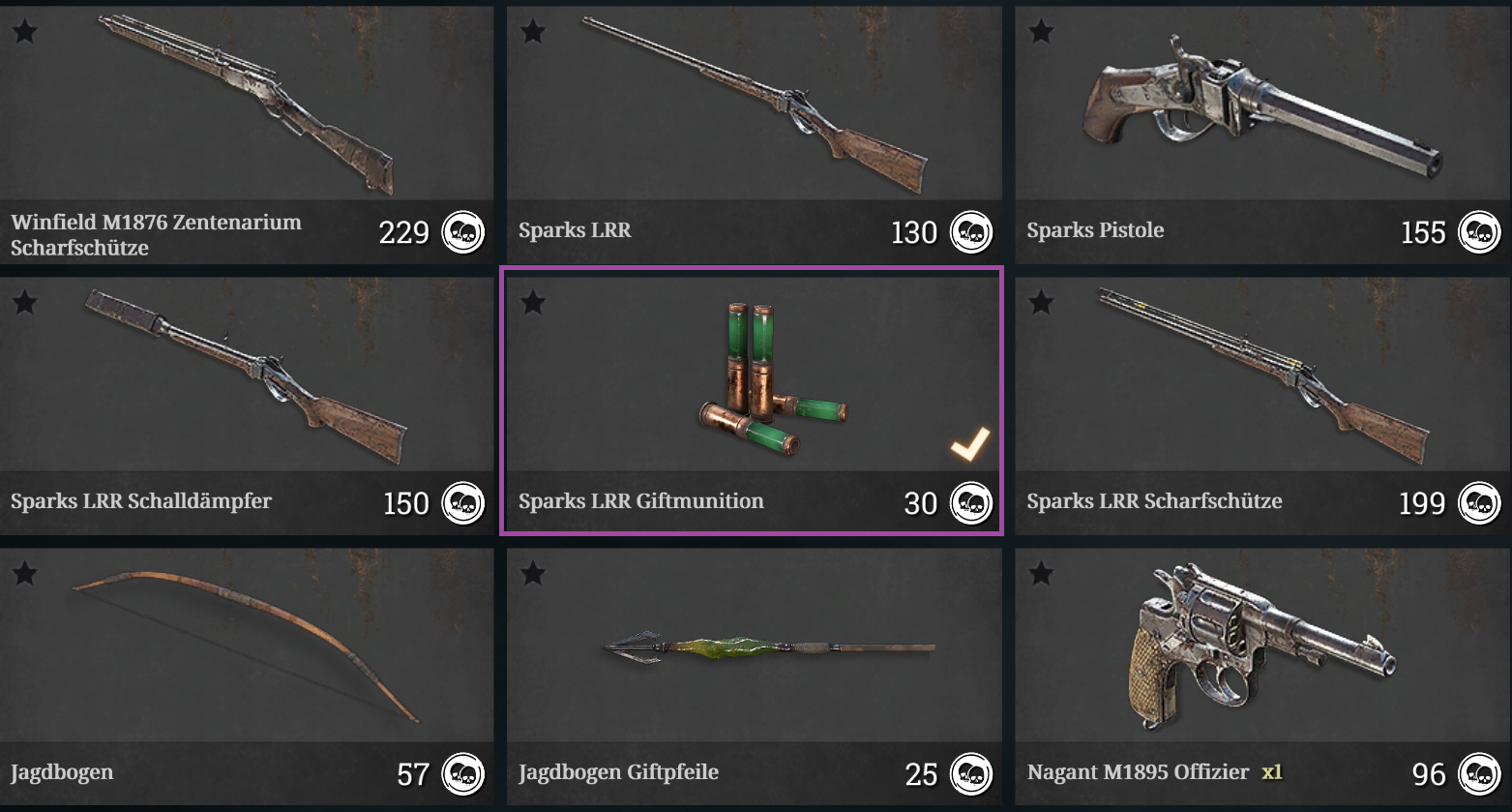Toggle the star on Jagdbogen Giftpfeile
This screenshot has height=812, width=1512.
coord(532,573)
